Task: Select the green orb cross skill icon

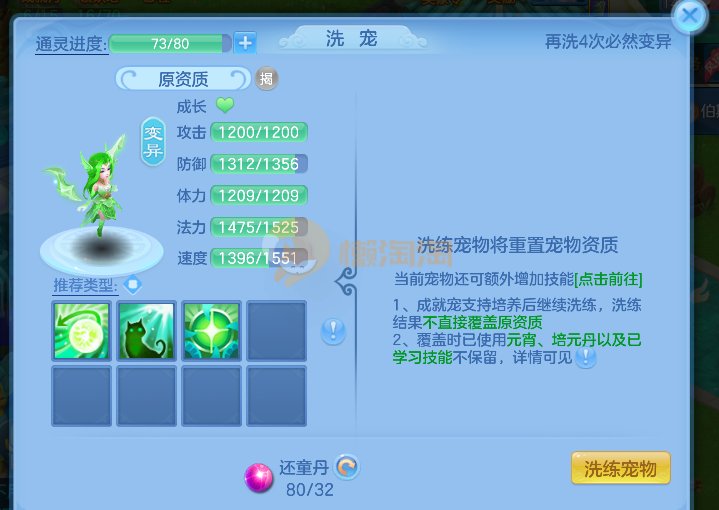Action: click(211, 331)
